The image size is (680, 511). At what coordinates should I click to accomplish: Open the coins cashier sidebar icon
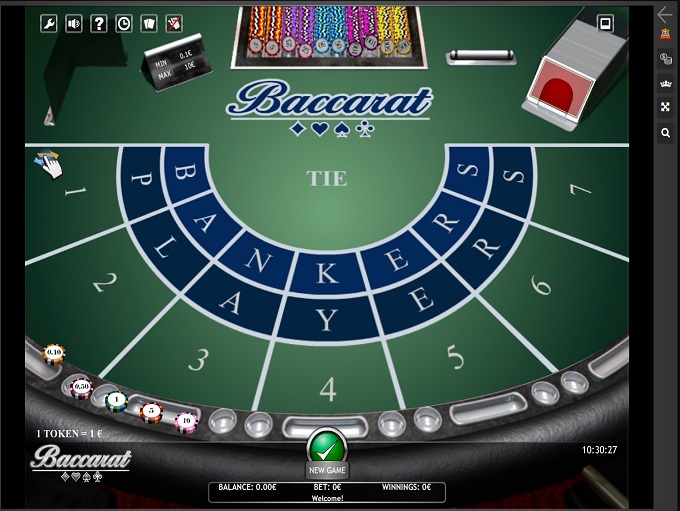coord(666,59)
